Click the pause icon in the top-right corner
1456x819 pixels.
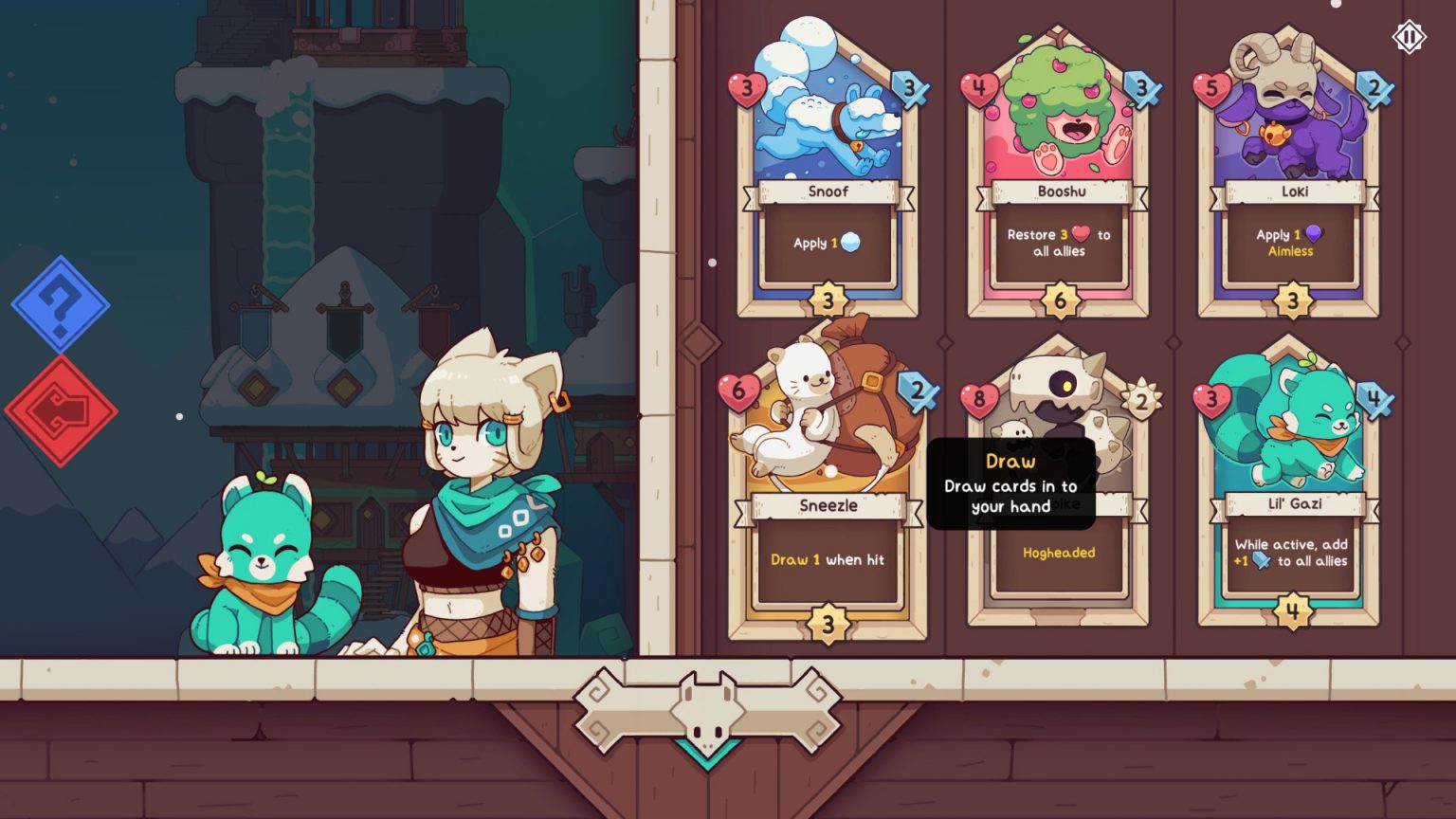coord(1410,37)
